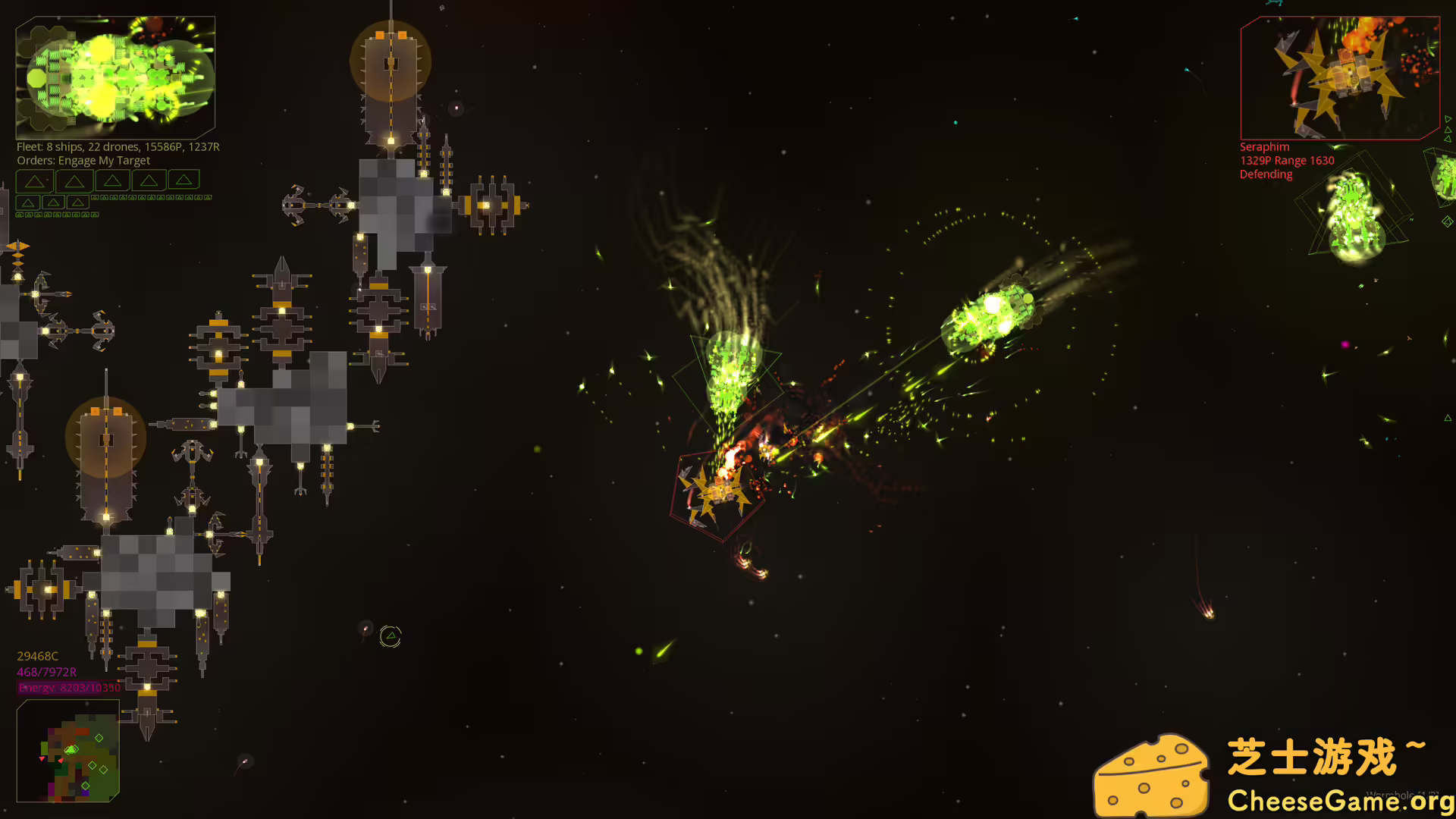Click the Seraphim enemy portrait at top right
This screenshot has height=819, width=1456.
1340,78
